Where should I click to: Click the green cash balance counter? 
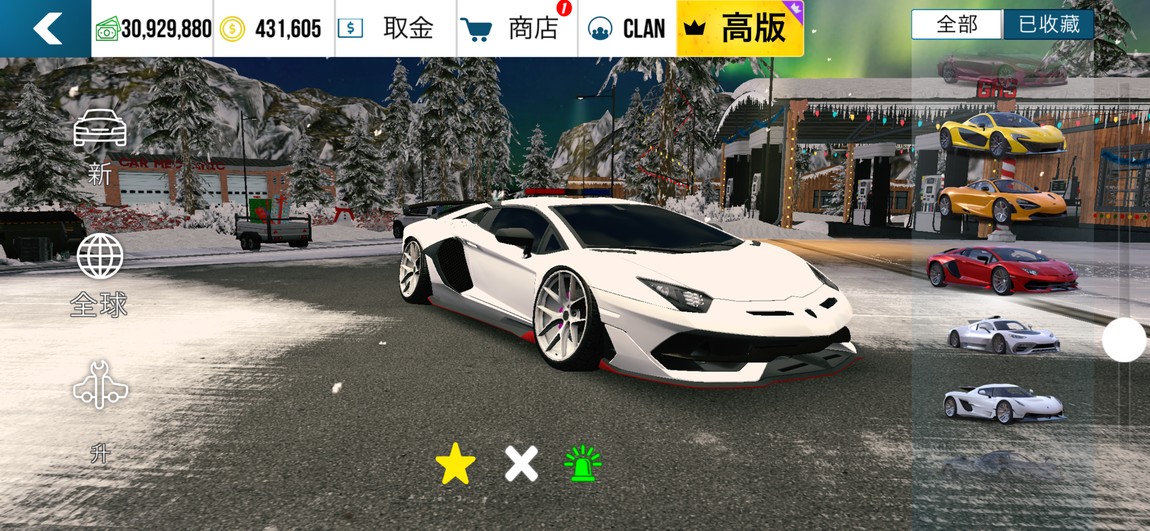click(153, 28)
